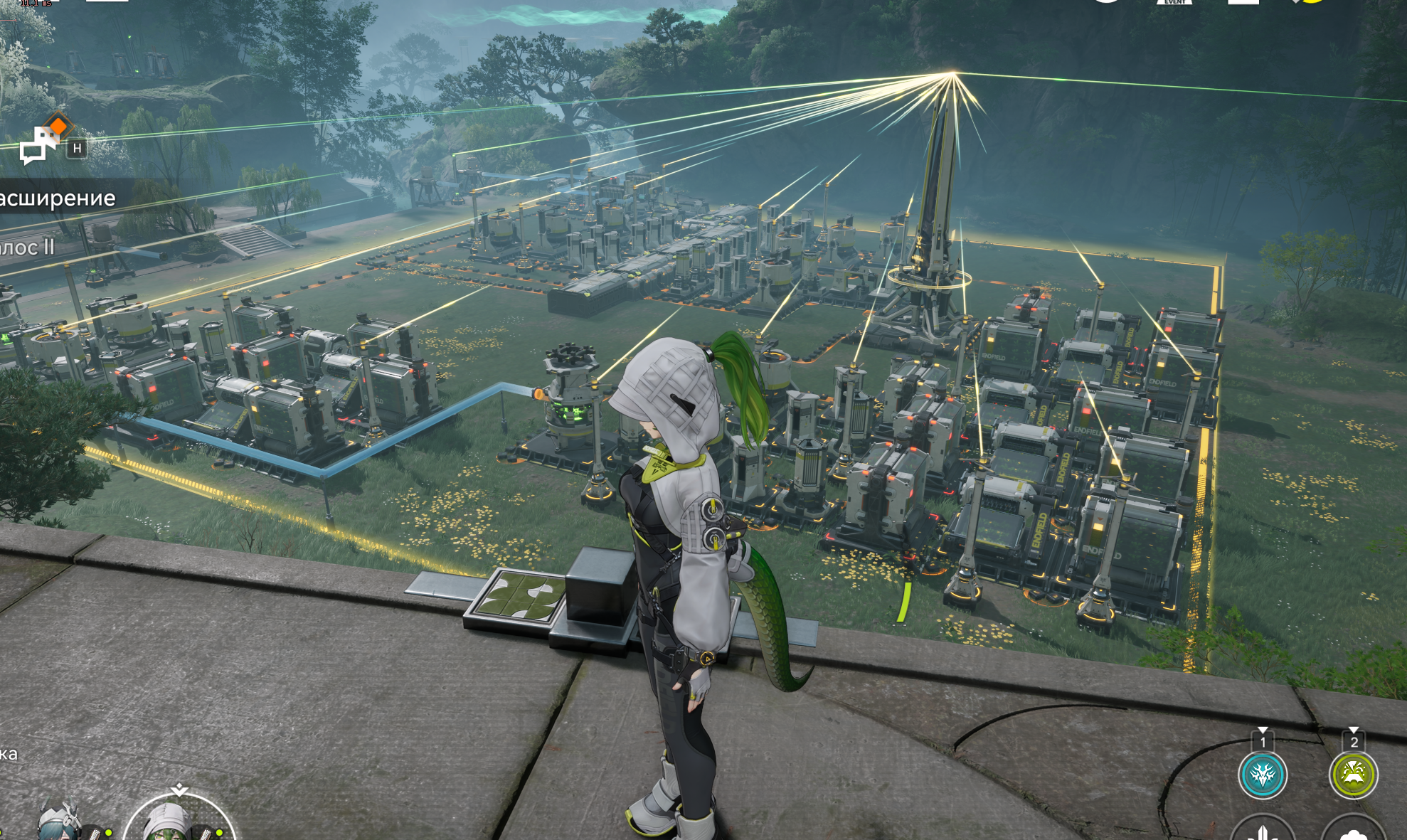Use the sword attack skill button

click(1262, 831)
